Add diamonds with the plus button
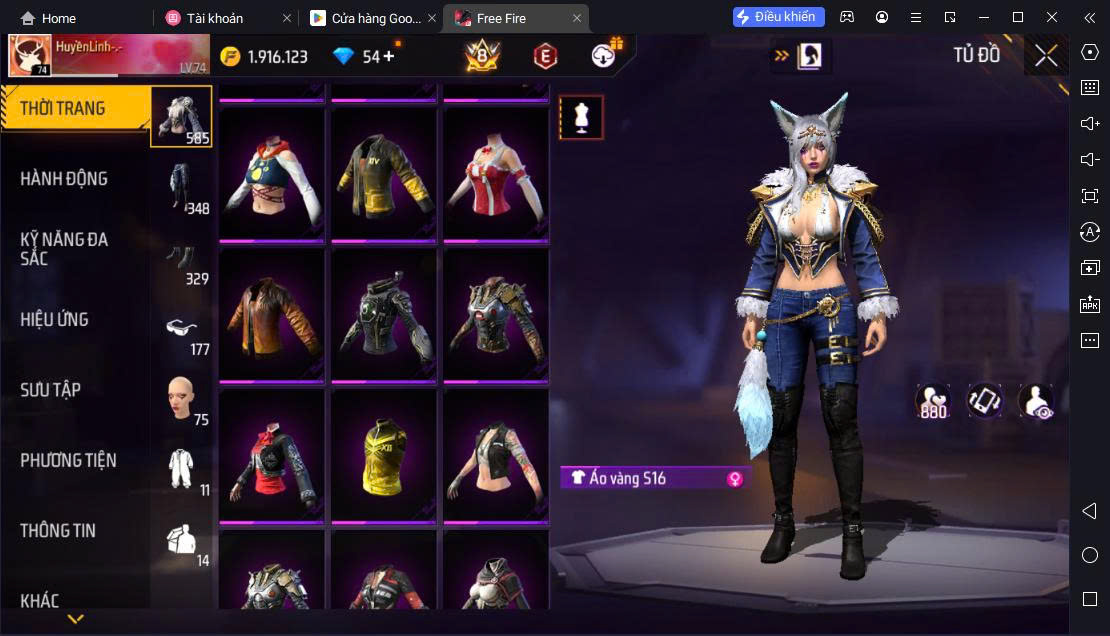The width and height of the screenshot is (1110, 636). pyautogui.click(x=389, y=56)
